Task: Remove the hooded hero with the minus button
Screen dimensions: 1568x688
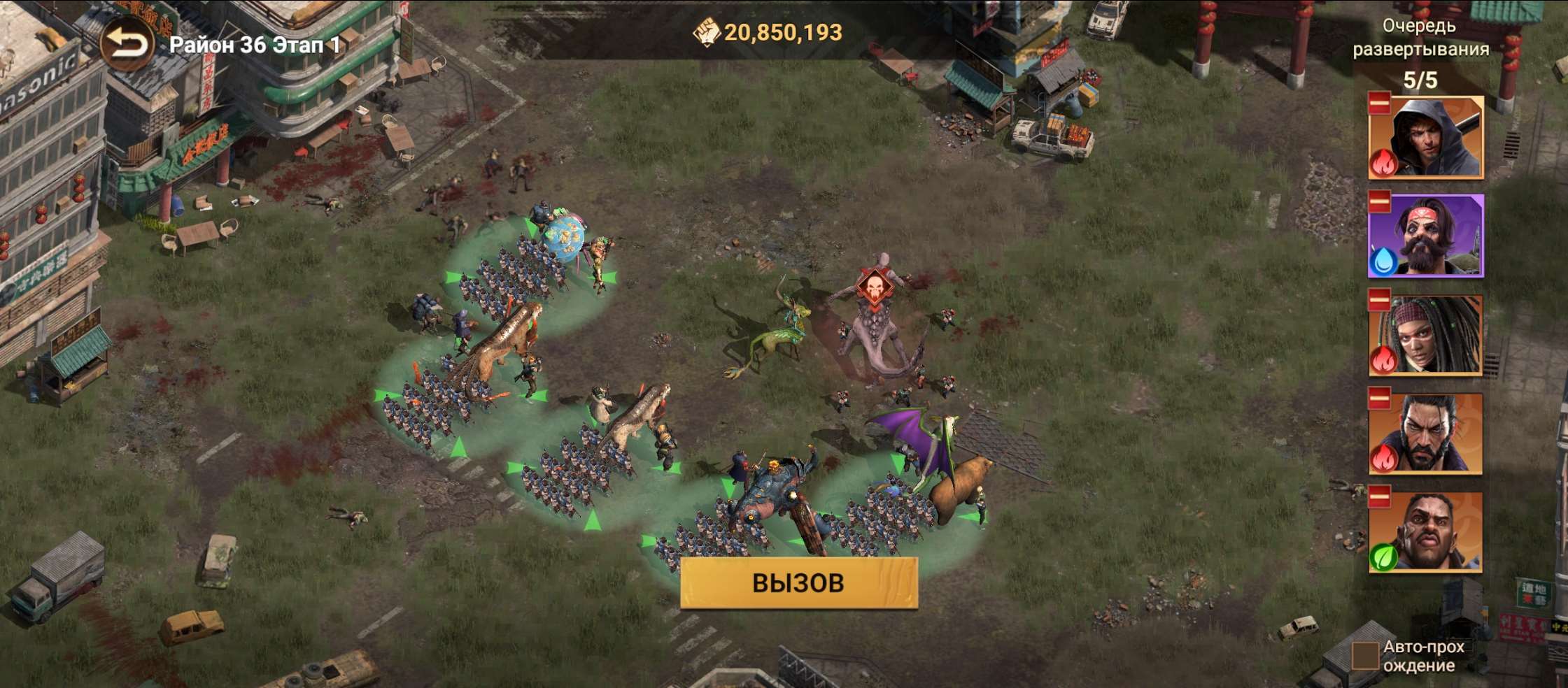Action: pos(1379,103)
